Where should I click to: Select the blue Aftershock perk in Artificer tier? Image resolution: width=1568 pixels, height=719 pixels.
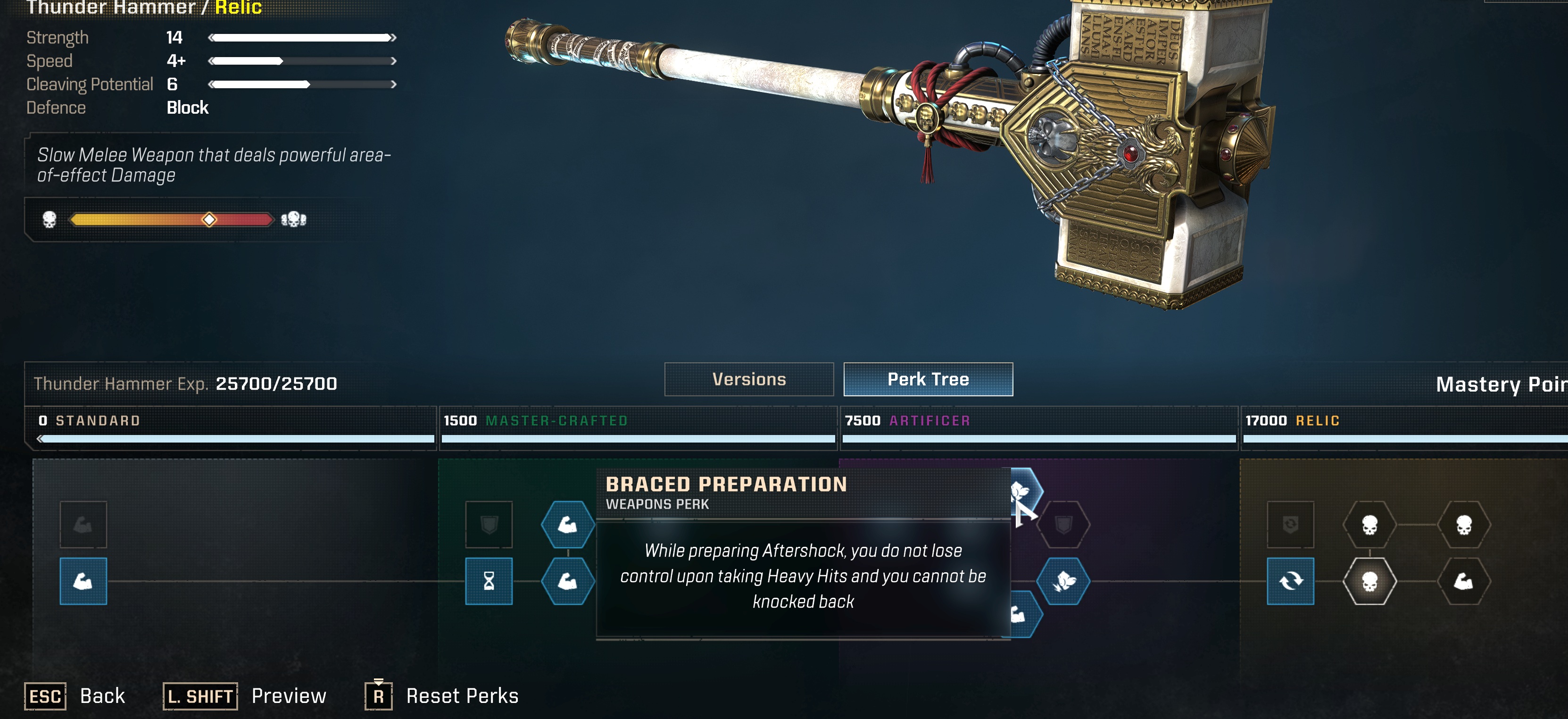(1064, 581)
